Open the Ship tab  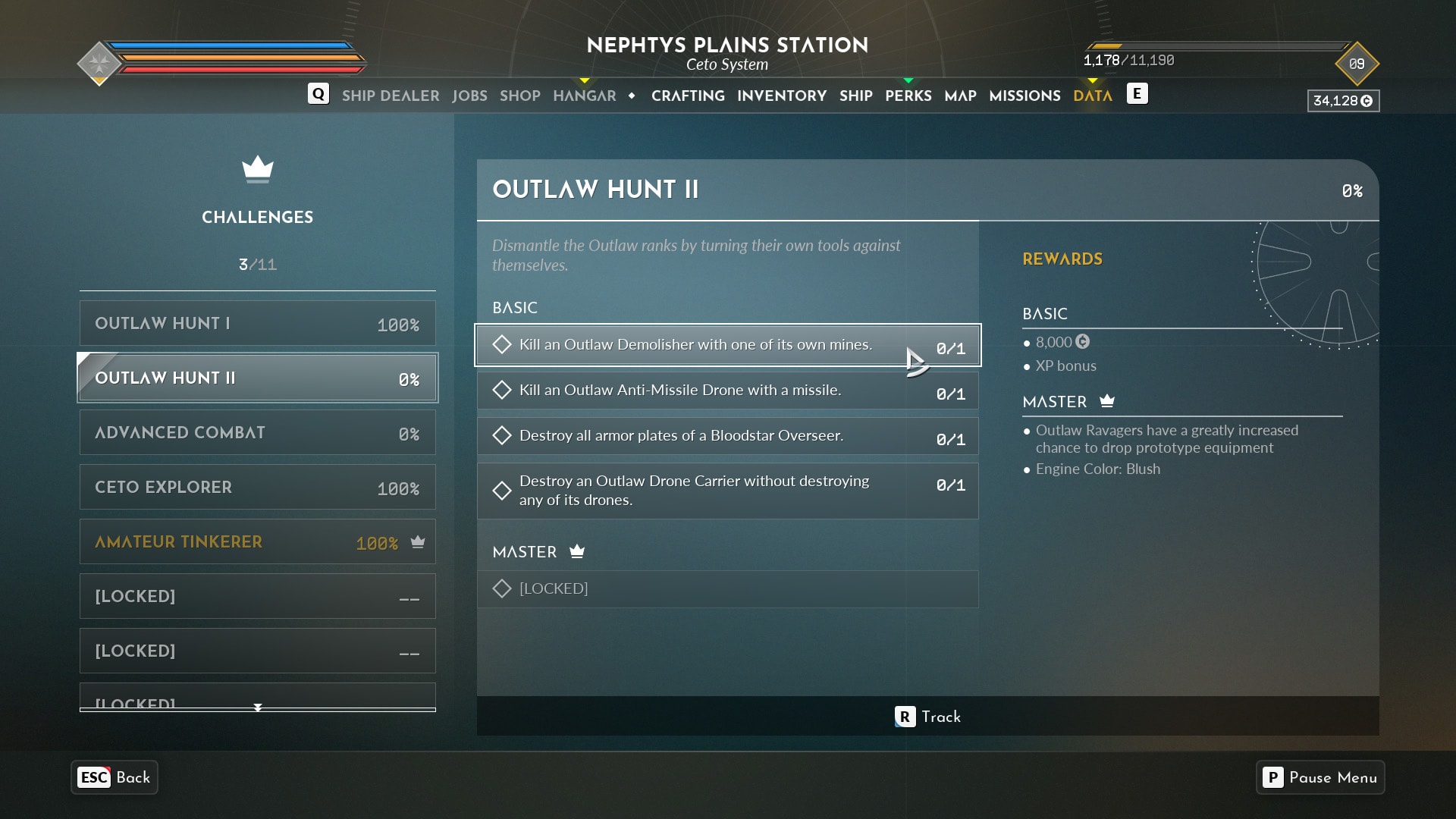(855, 96)
